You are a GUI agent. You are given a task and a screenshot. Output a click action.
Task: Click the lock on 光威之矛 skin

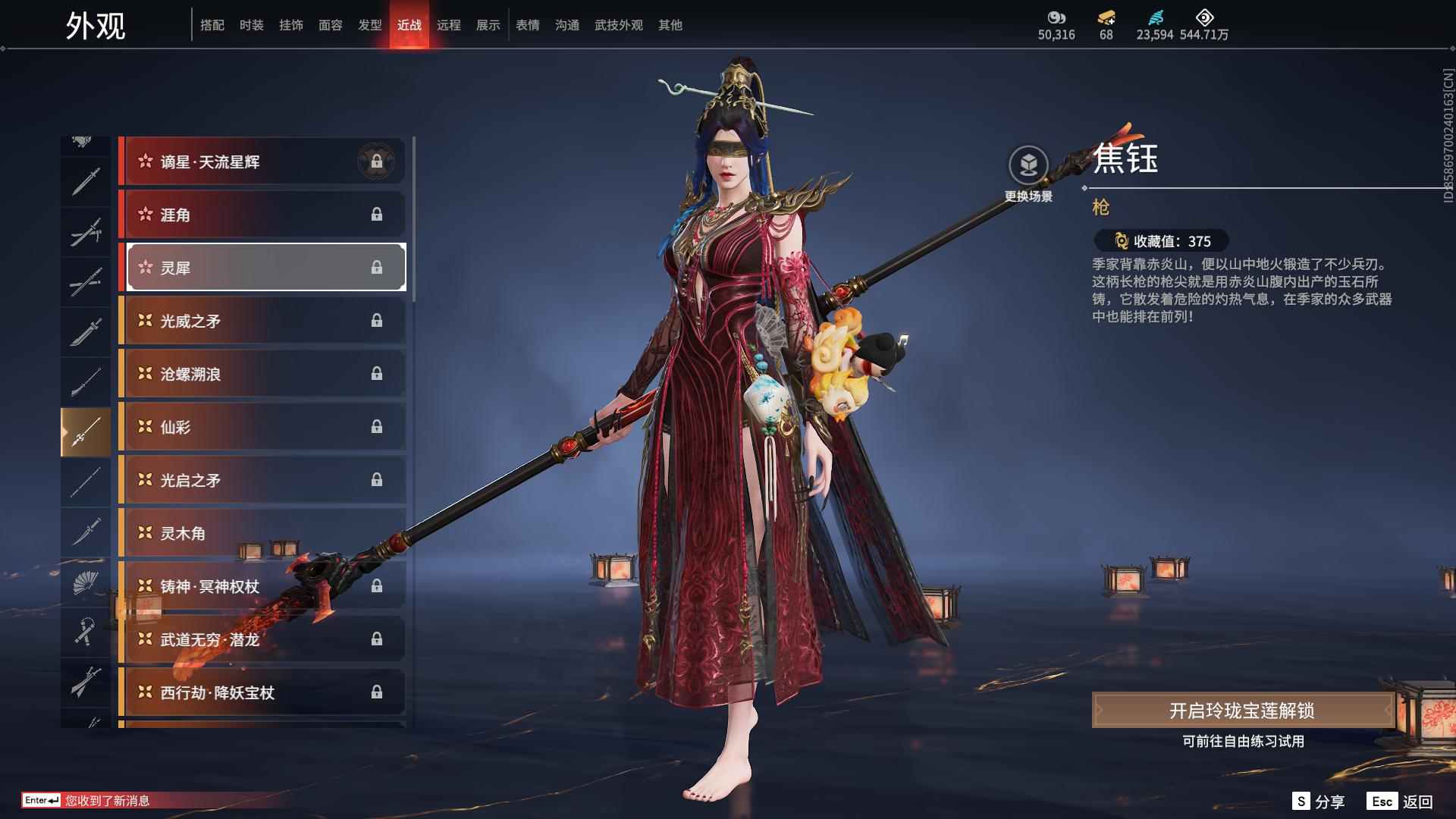click(378, 321)
